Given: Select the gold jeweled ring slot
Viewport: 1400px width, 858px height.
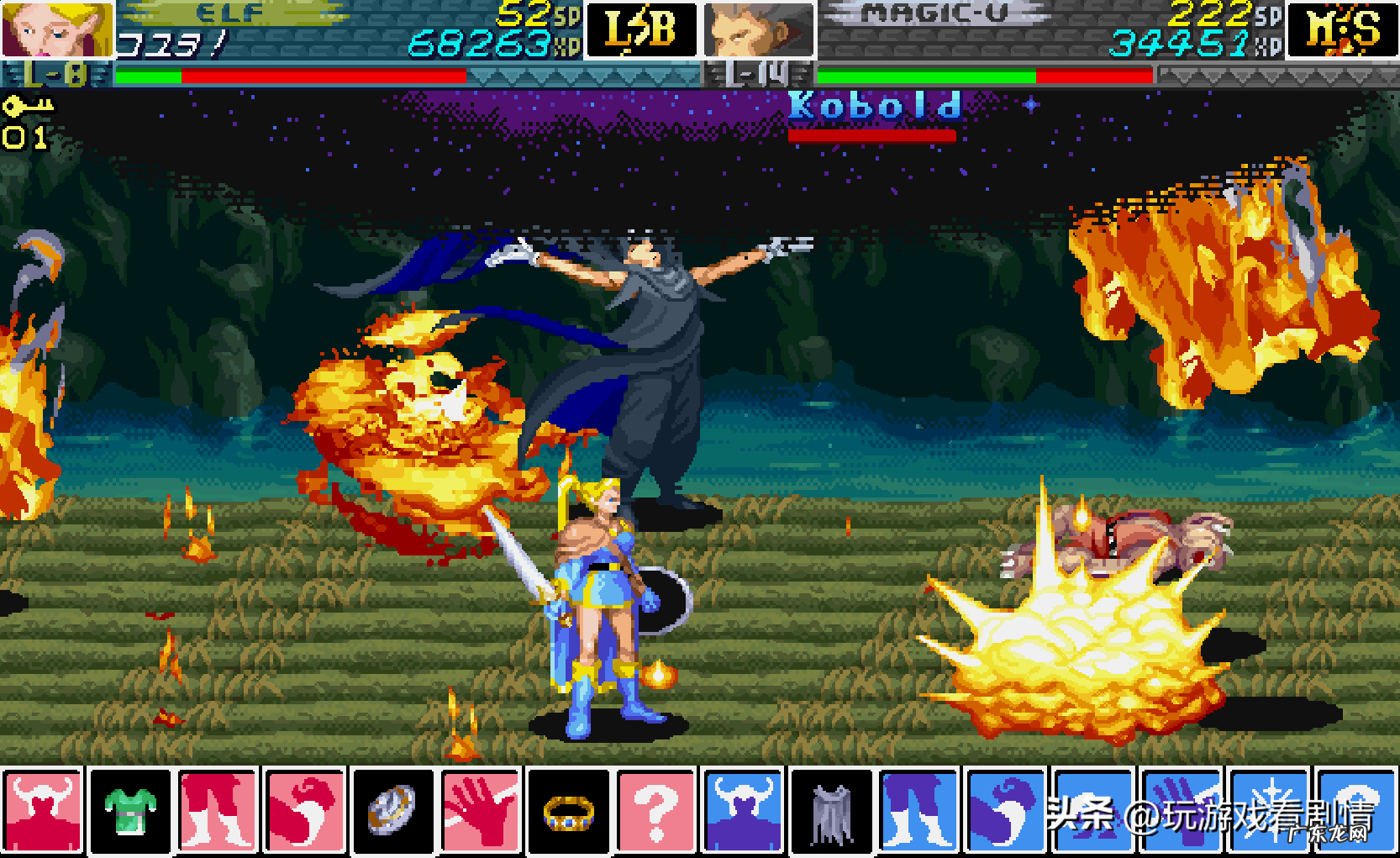Looking at the screenshot, I should 569,811.
